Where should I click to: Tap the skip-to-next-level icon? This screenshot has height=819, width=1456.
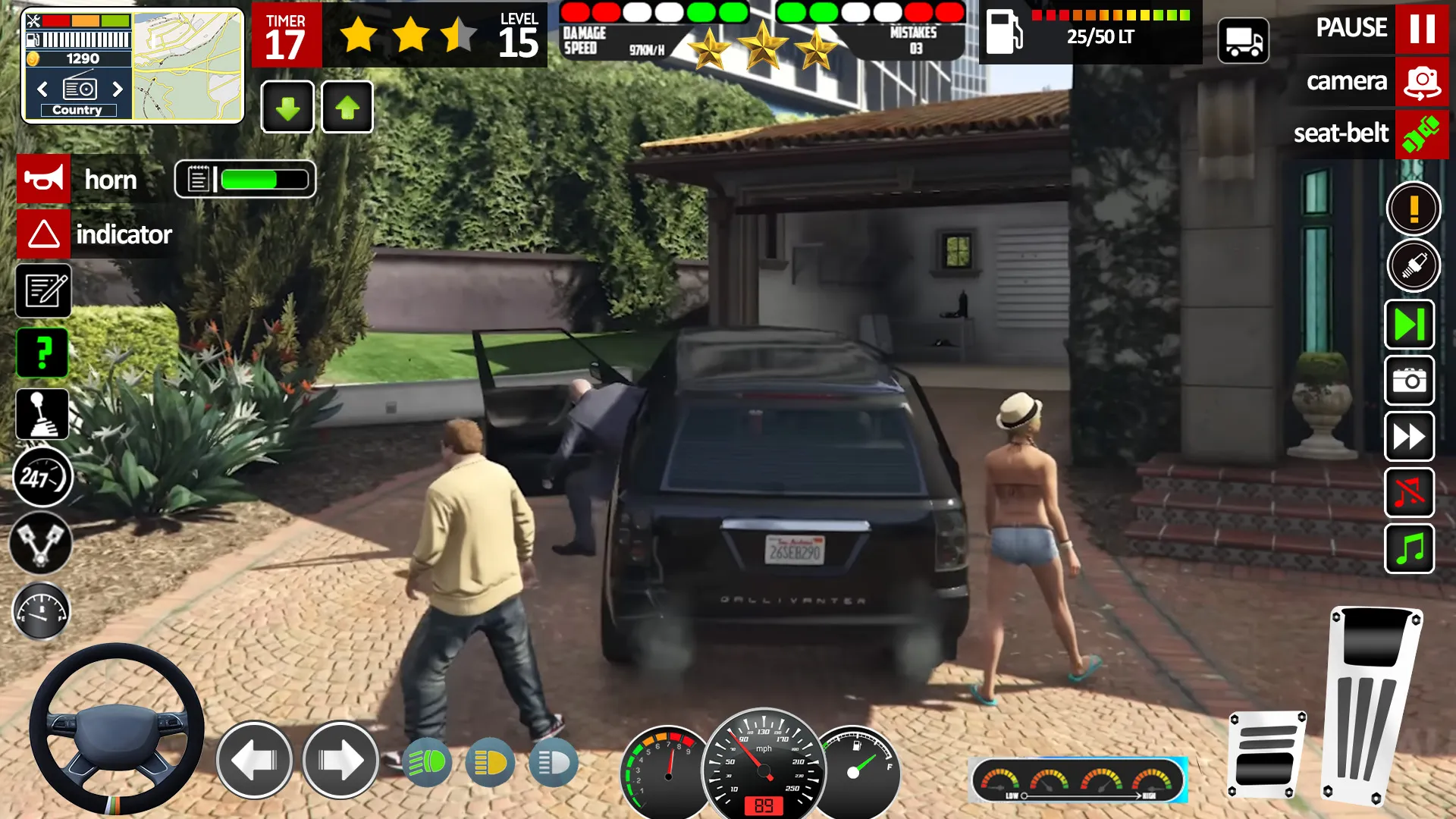1409,324
